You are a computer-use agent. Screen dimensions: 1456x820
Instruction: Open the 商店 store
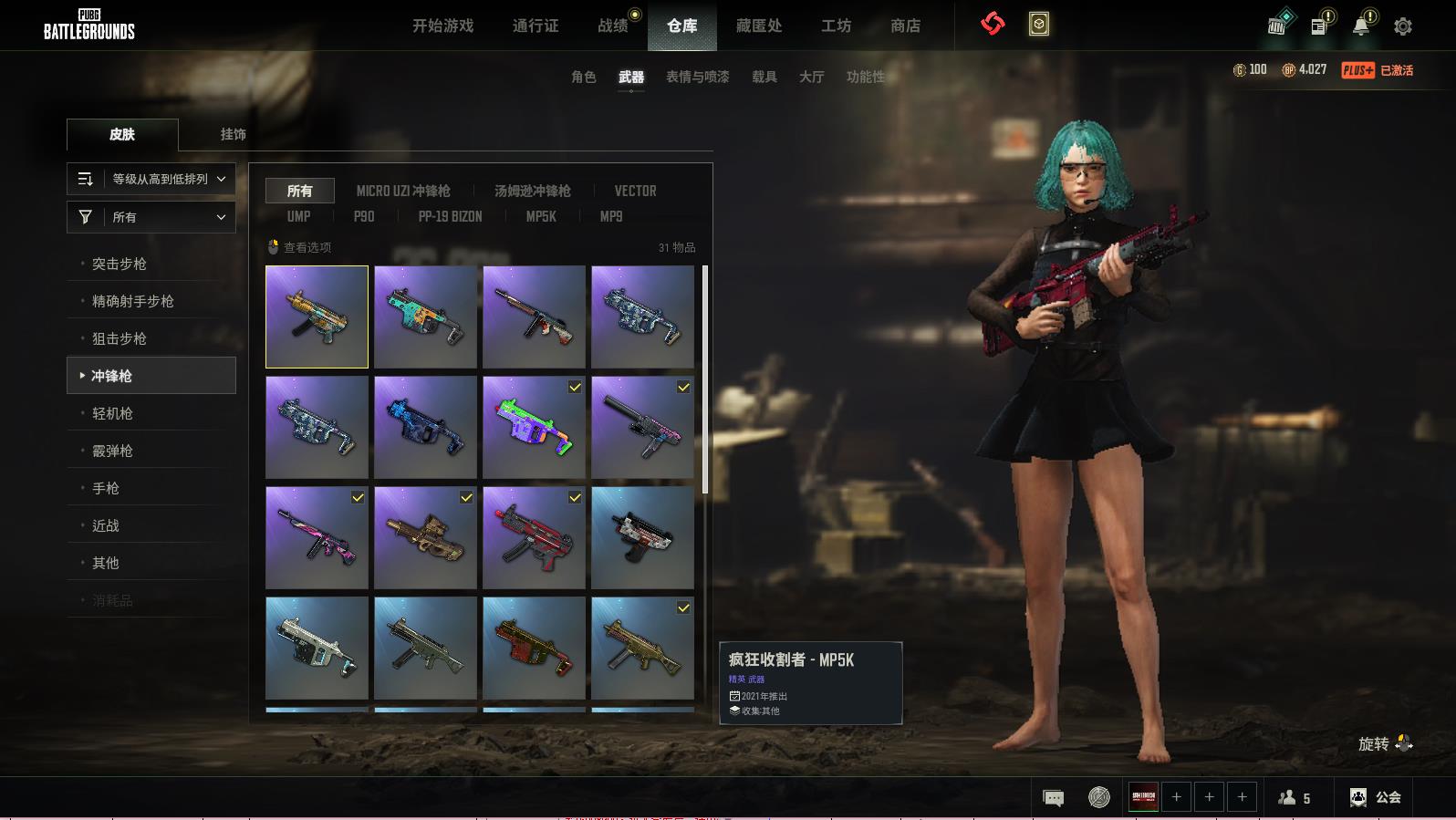(905, 26)
